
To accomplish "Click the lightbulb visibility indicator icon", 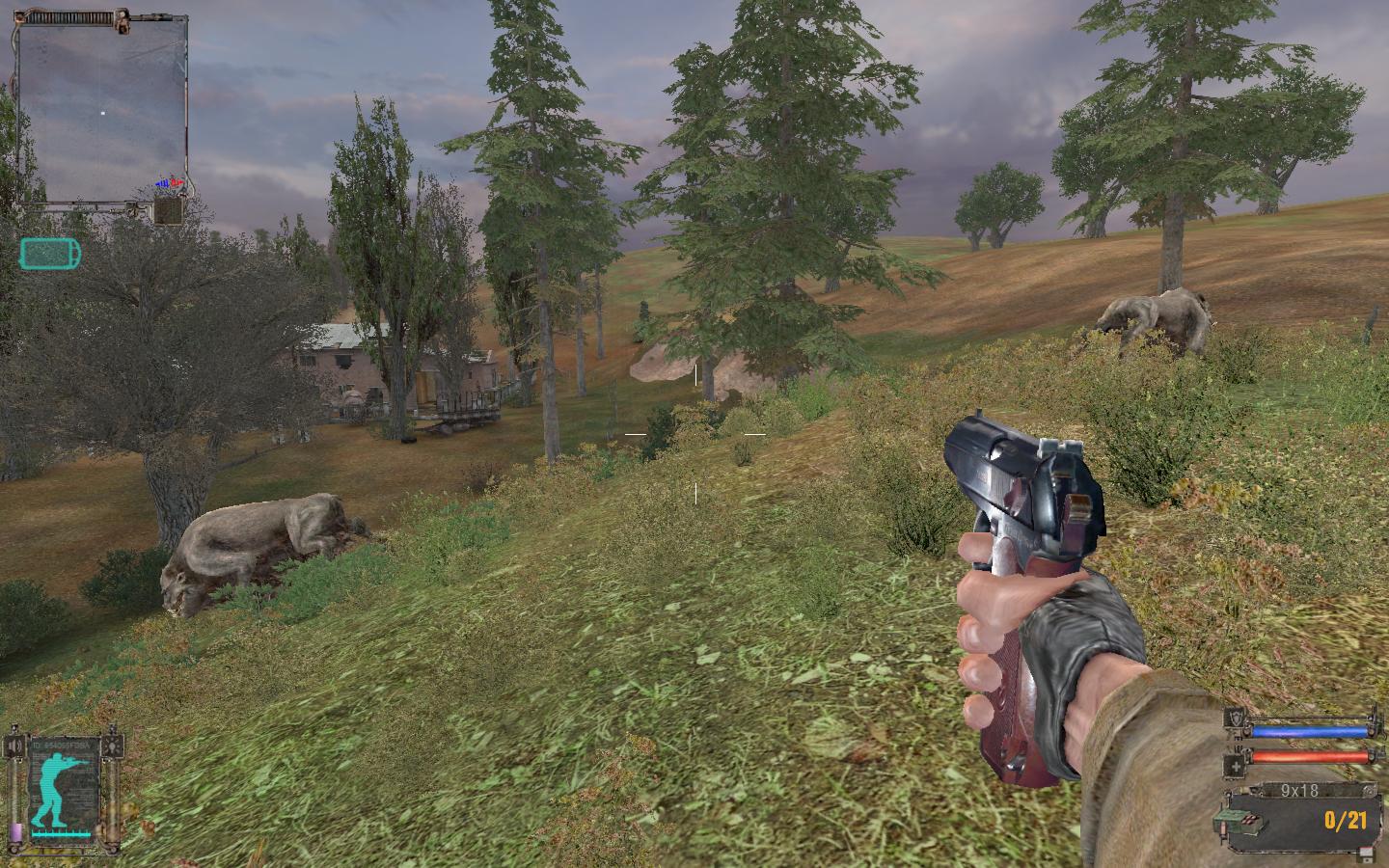I will pos(115,746).
